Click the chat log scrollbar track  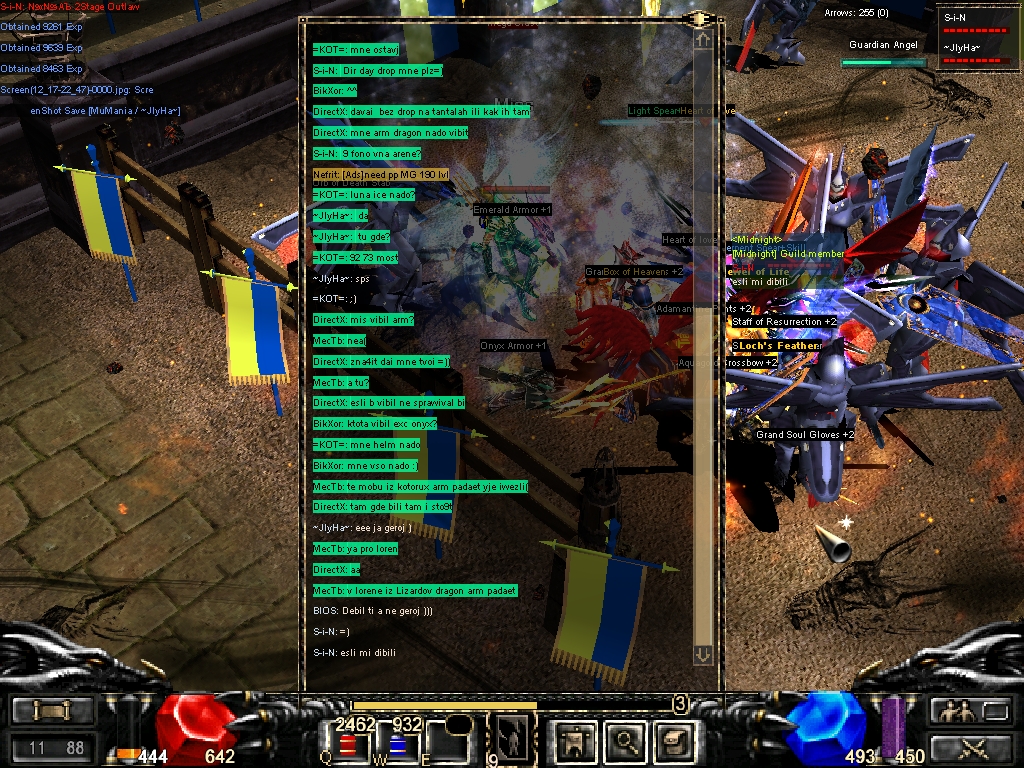tap(703, 350)
